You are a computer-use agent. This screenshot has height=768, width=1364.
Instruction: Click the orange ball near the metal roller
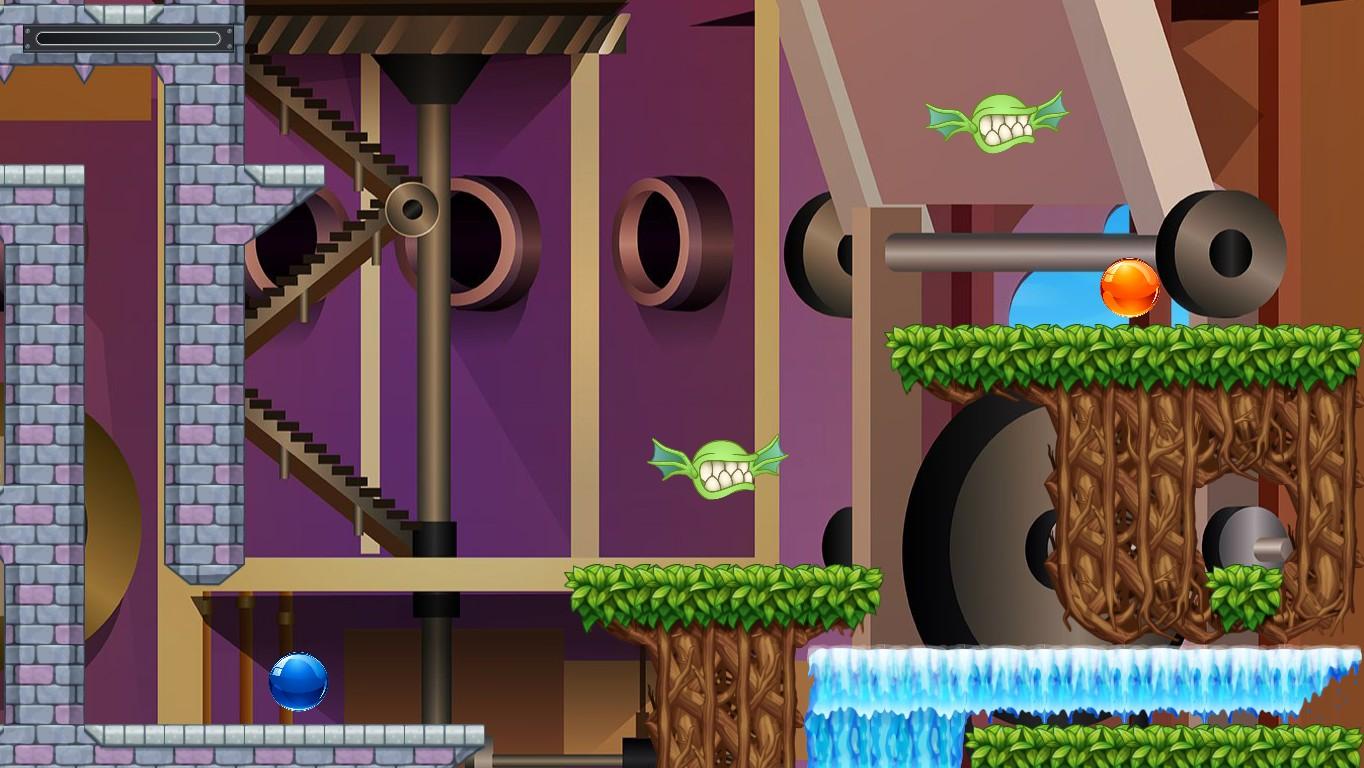click(x=1131, y=287)
